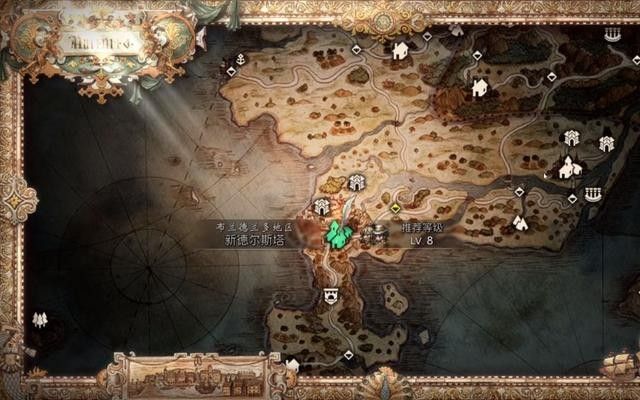Select the green highlighted town marker
This screenshot has height=400, width=640.
coord(339,234)
